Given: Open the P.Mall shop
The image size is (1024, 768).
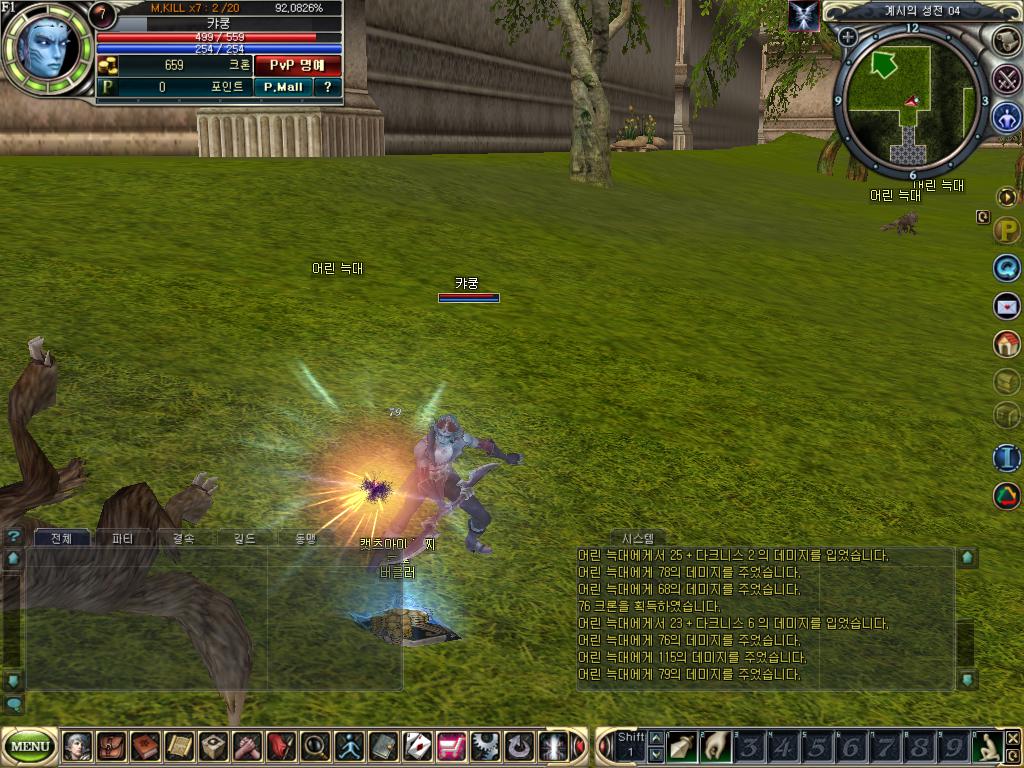Looking at the screenshot, I should tap(283, 87).
